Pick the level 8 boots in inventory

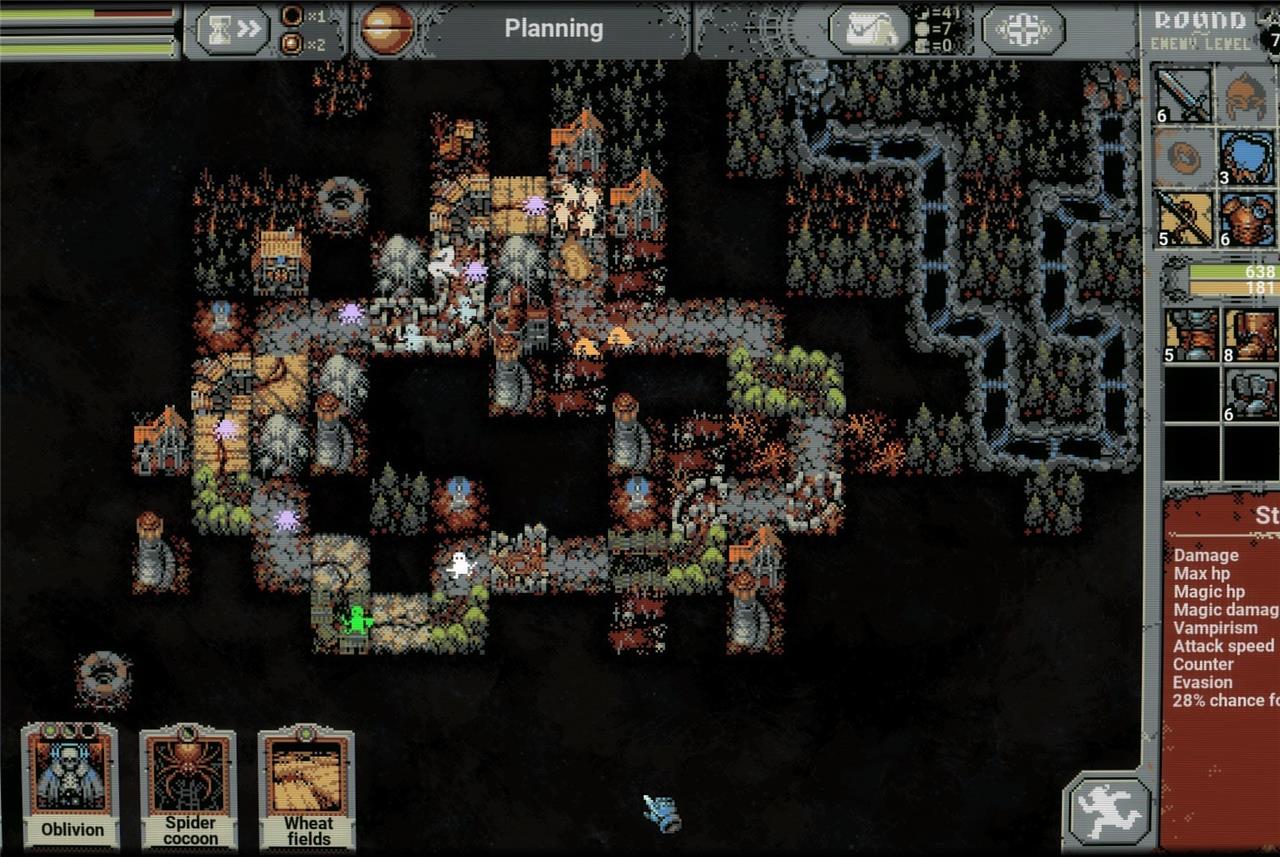[x=1251, y=334]
